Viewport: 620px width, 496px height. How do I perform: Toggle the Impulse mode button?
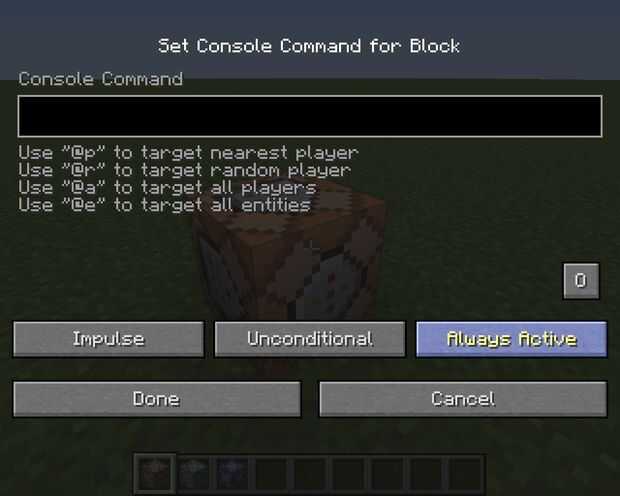click(108, 339)
